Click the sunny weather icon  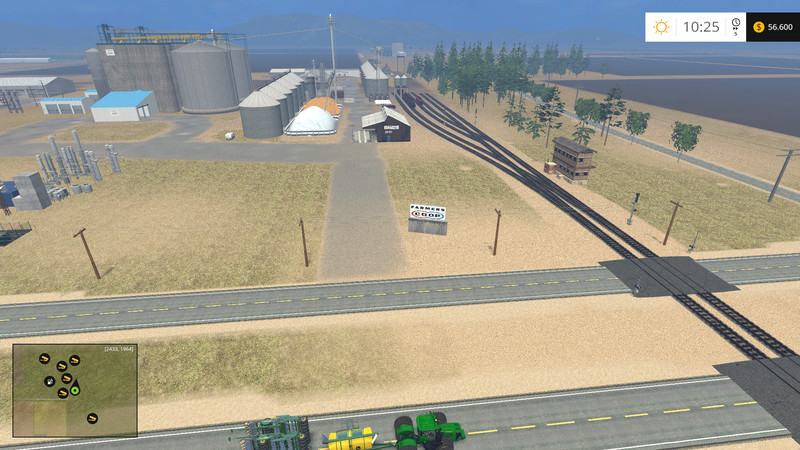[x=661, y=27]
